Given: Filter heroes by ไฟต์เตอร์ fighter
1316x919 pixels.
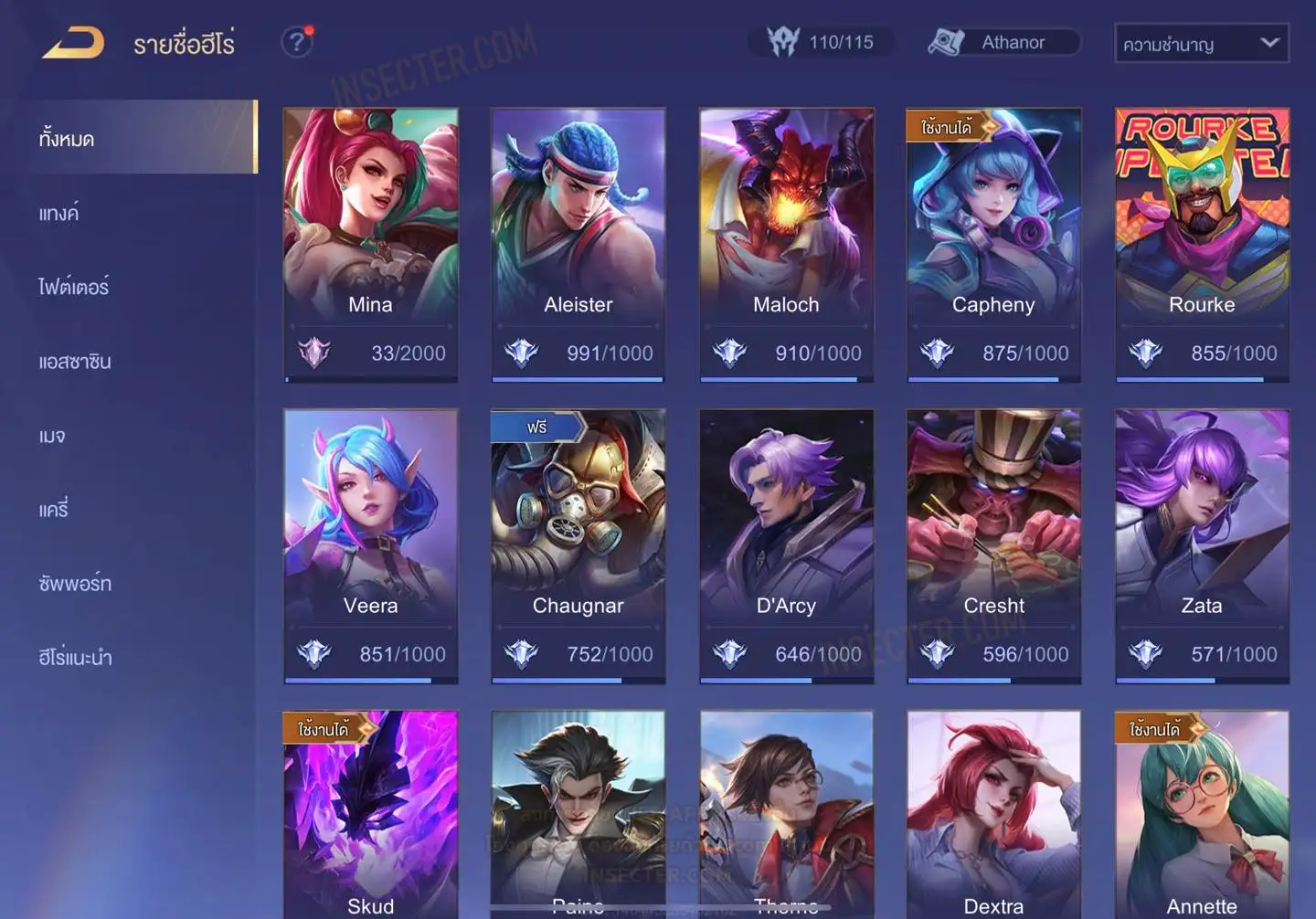Looking at the screenshot, I should pyautogui.click(x=73, y=287).
